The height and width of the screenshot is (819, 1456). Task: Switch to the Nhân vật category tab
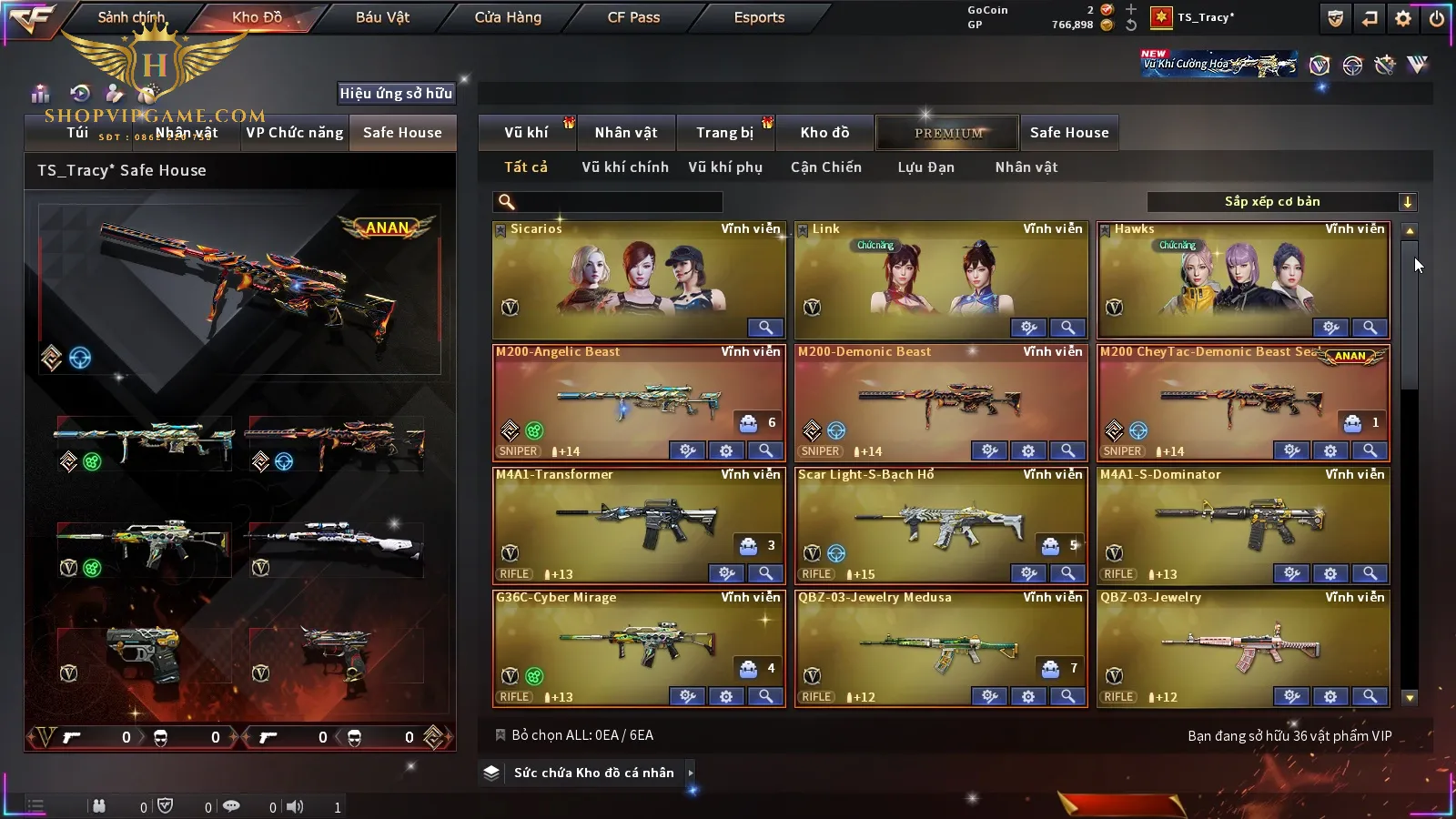(625, 133)
